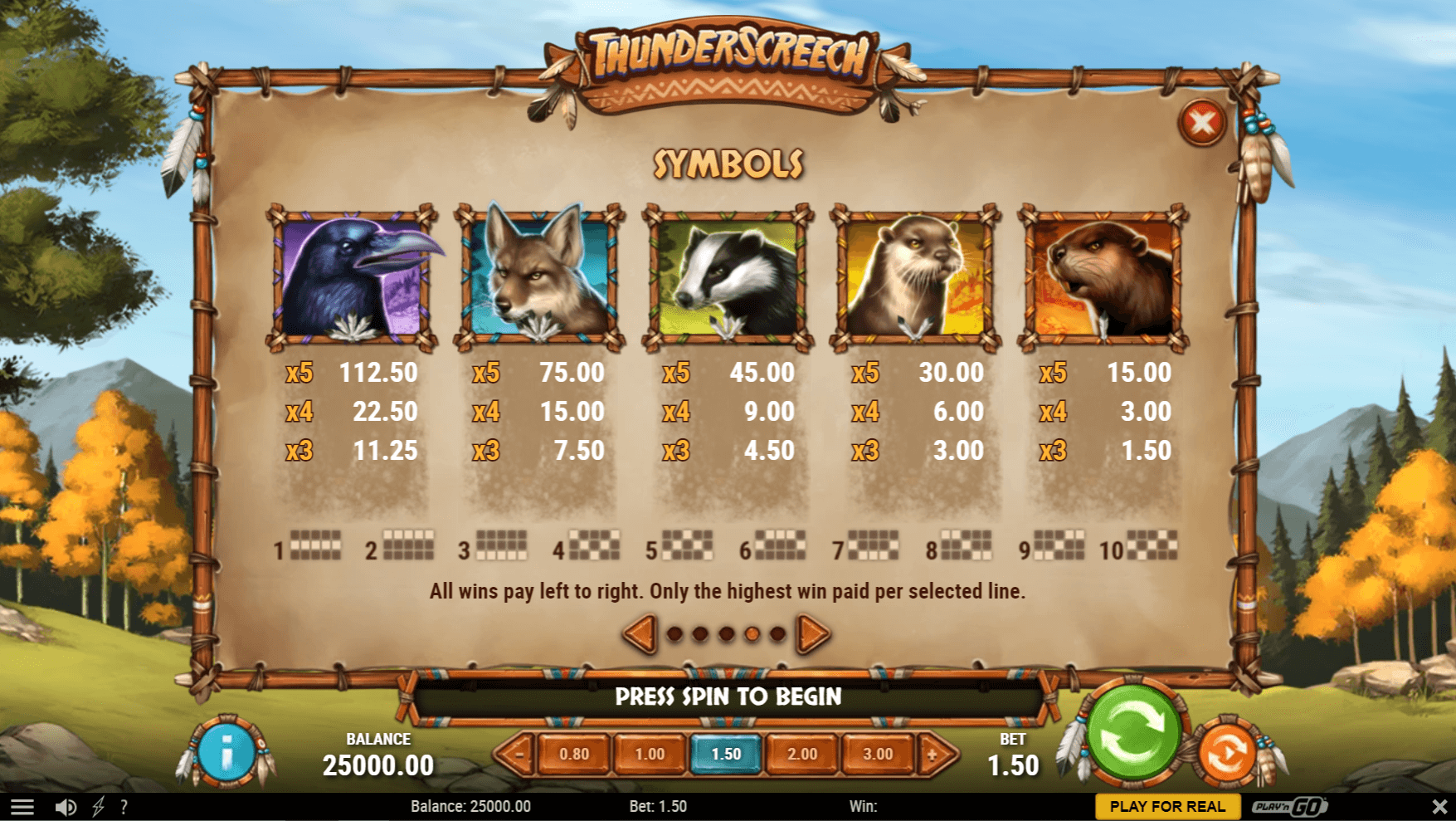1456x821 pixels.
Task: Jump to the last pagination dot
Action: [777, 633]
